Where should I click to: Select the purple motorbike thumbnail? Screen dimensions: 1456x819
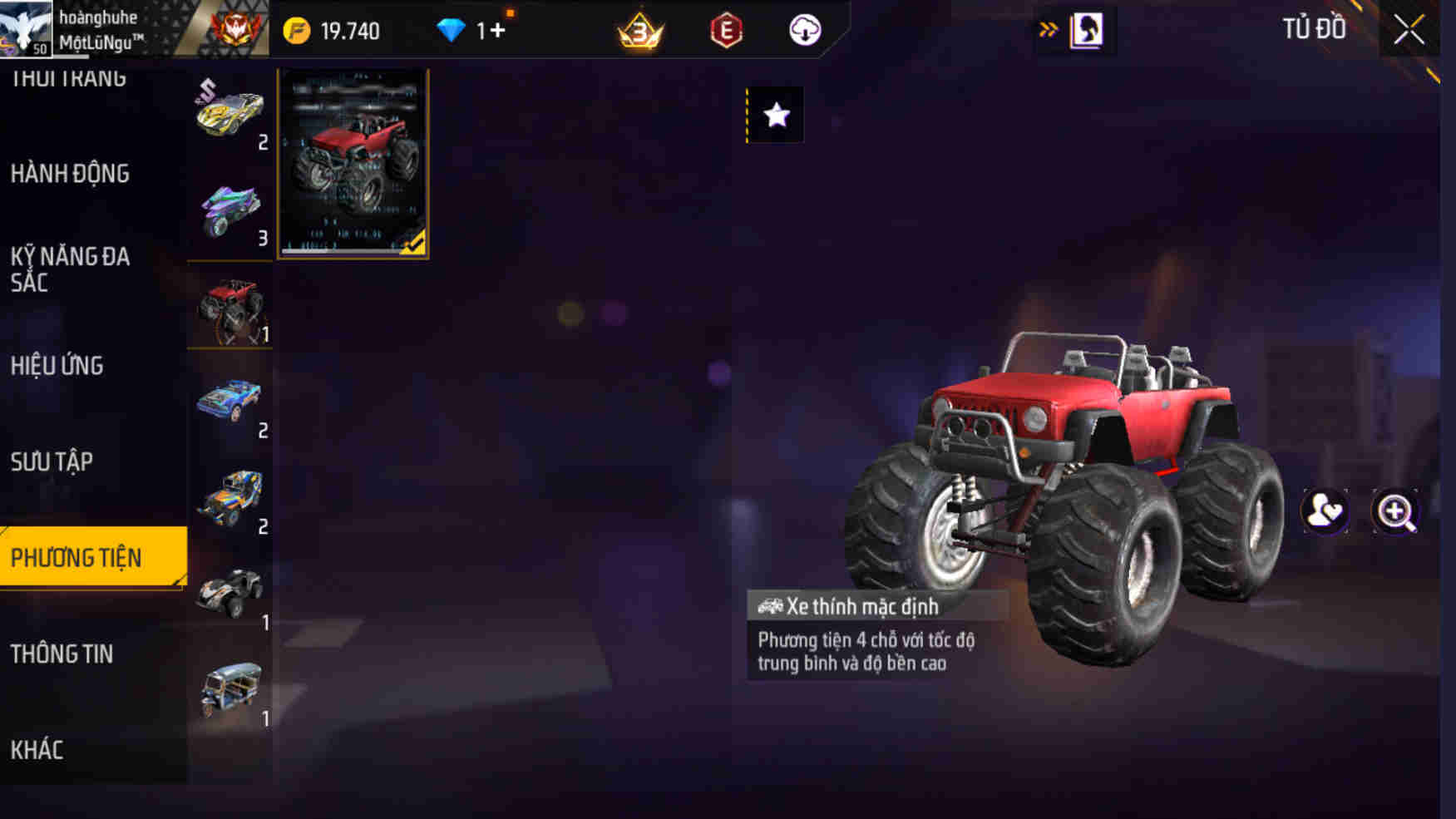tap(230, 208)
